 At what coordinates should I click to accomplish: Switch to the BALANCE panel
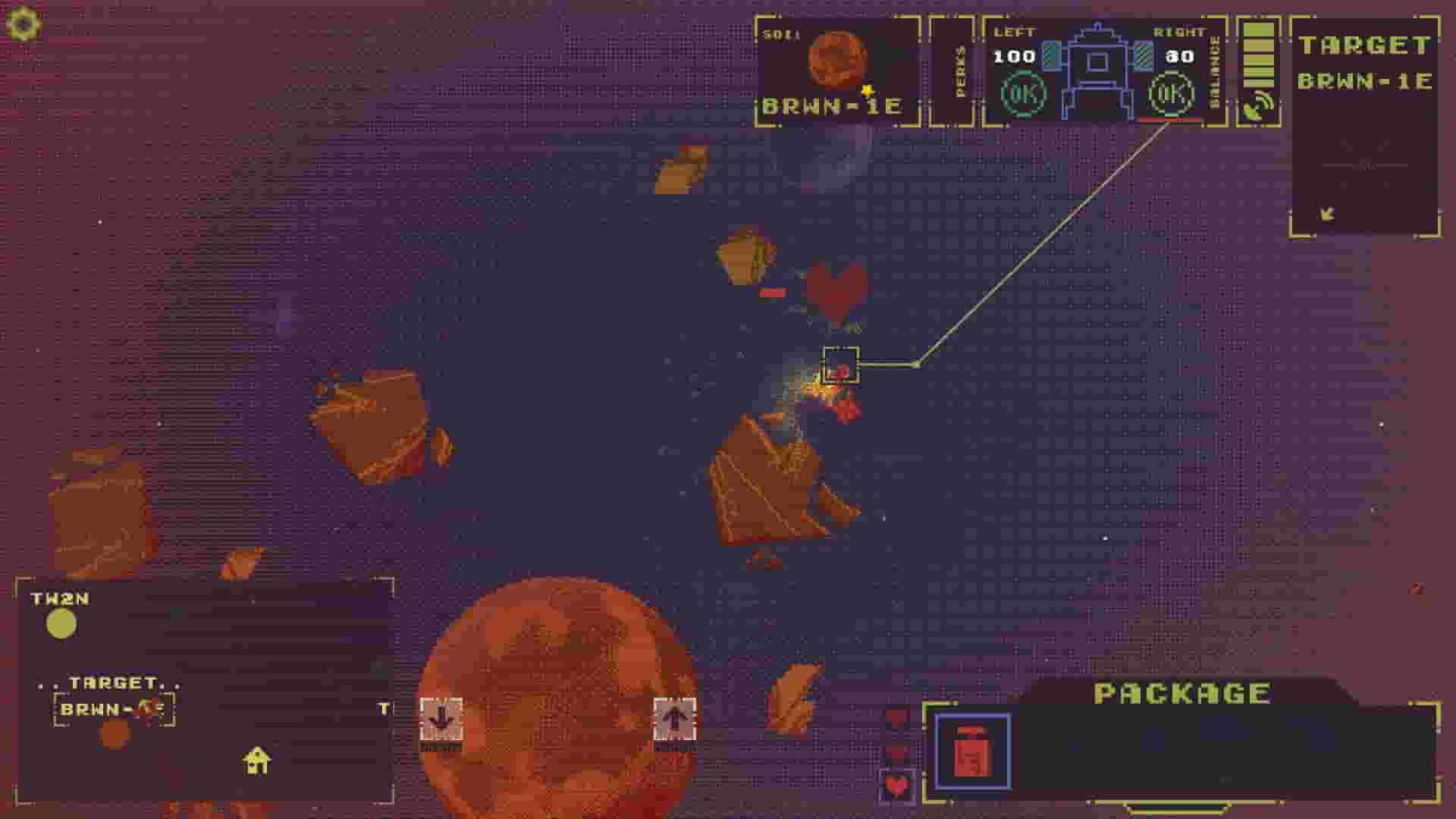1213,72
